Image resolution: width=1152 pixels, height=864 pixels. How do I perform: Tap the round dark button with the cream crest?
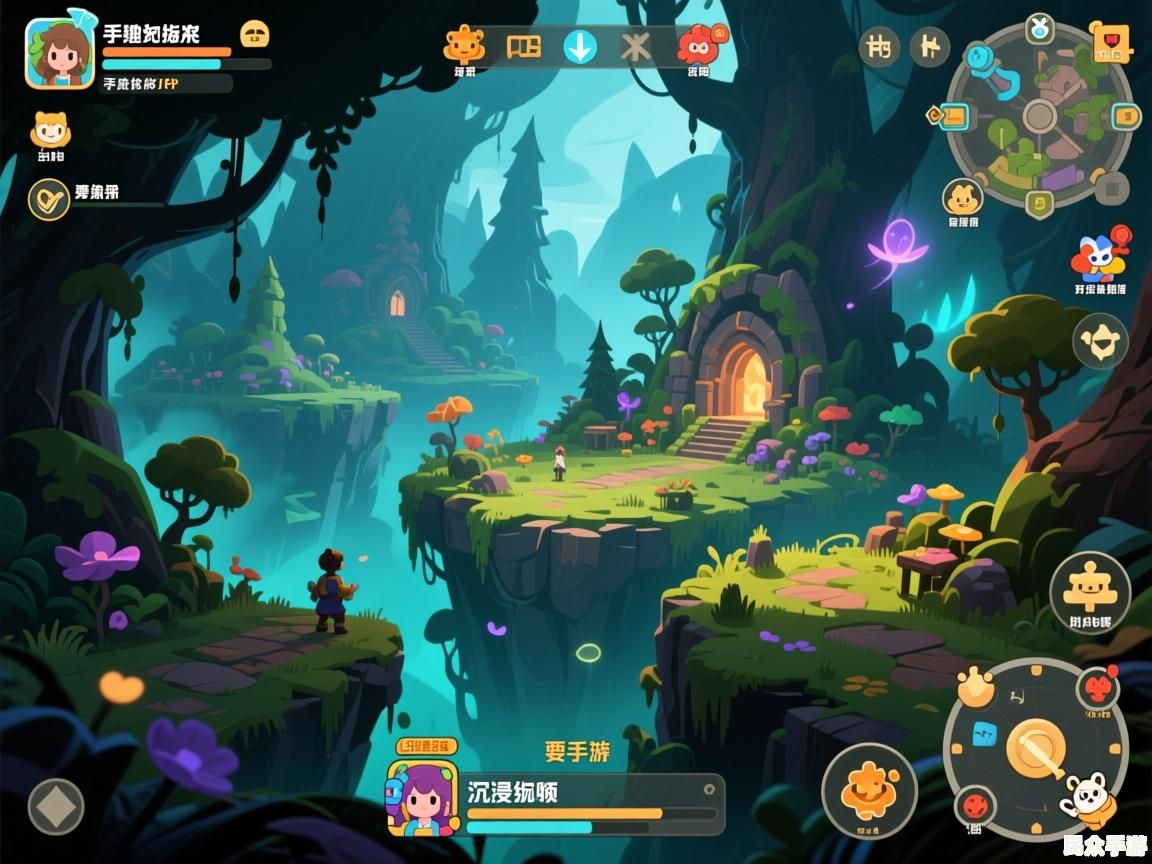(1100, 342)
